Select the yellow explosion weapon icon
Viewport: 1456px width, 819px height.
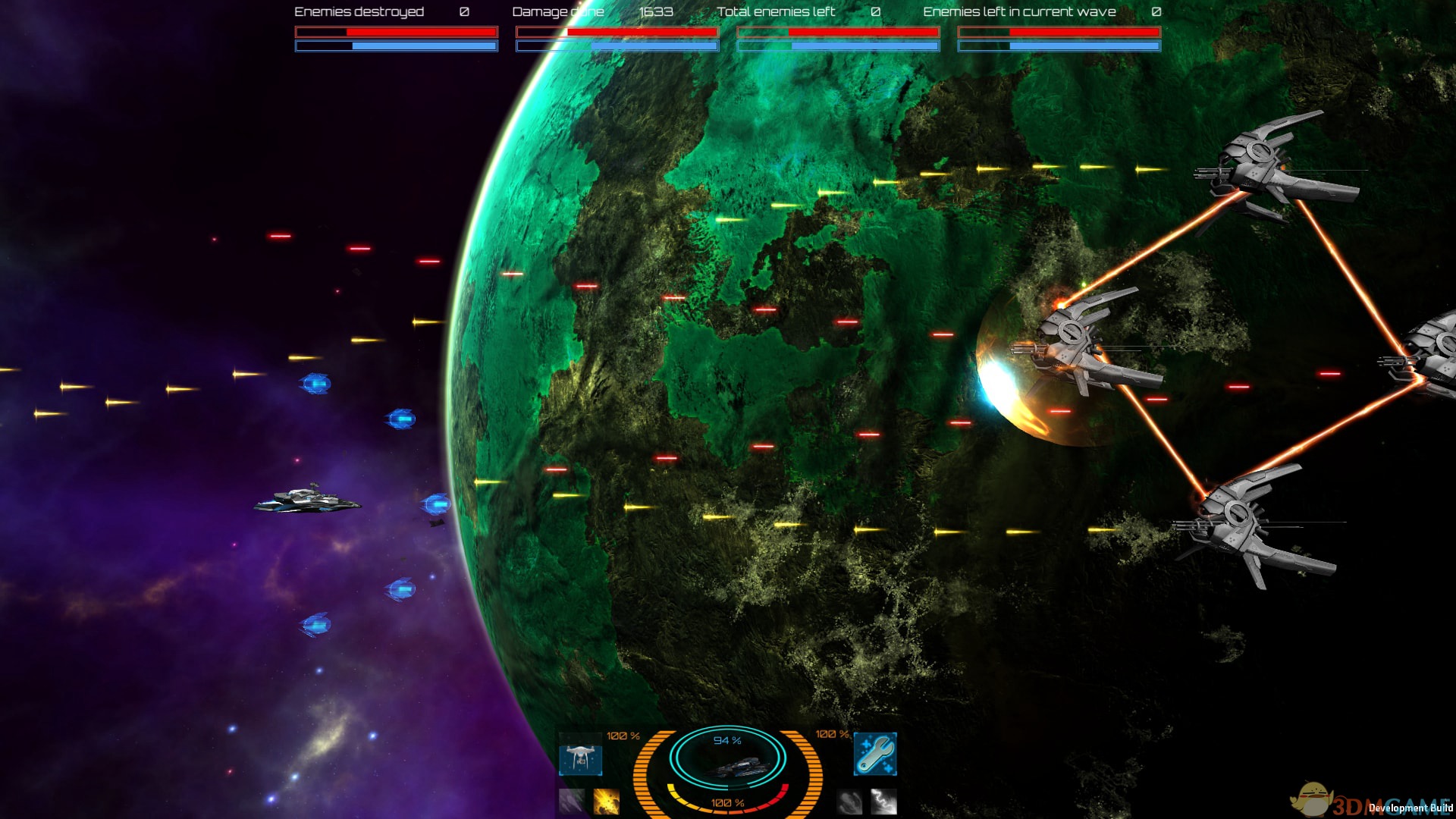pos(606,801)
